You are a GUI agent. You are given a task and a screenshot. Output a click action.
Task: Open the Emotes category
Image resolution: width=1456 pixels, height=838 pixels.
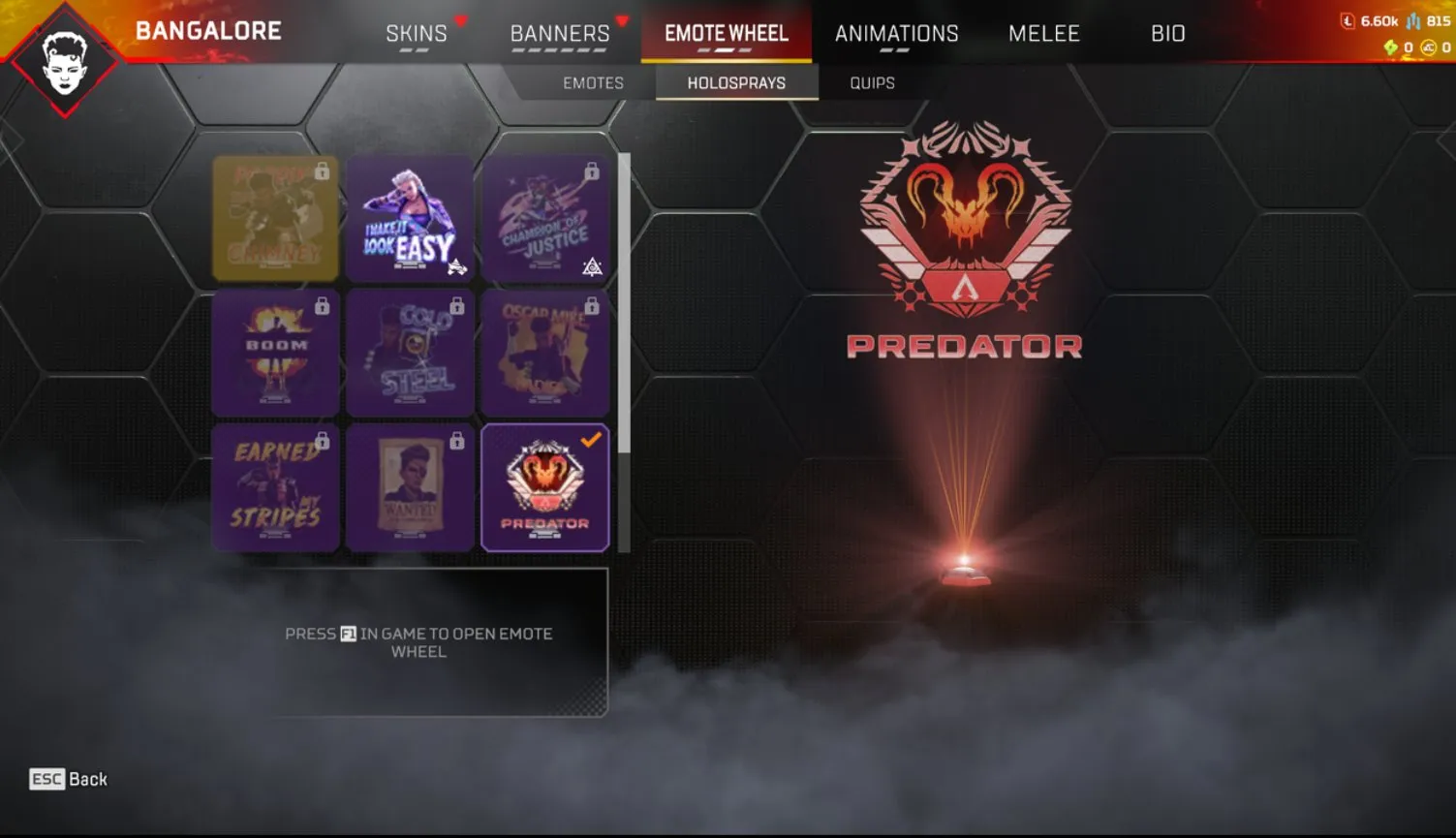(592, 82)
